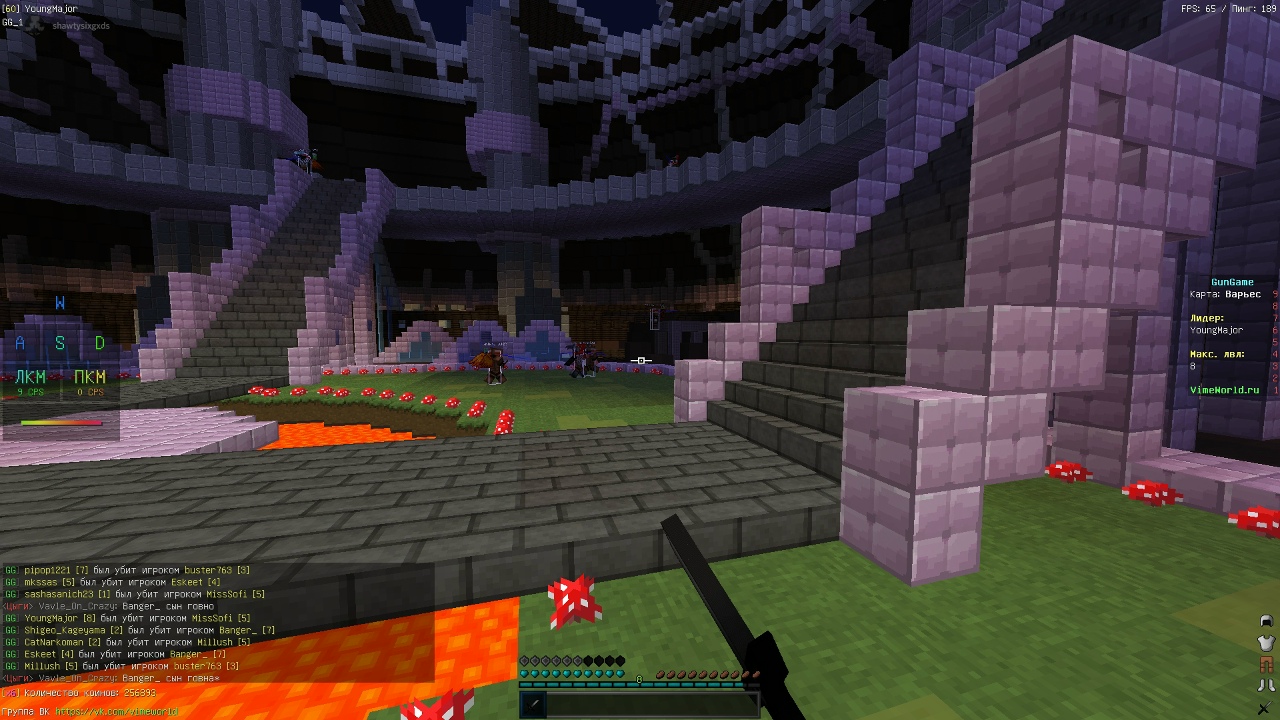Click the held sword icon under armor list
This screenshot has width=1280, height=720.
pos(1266,709)
